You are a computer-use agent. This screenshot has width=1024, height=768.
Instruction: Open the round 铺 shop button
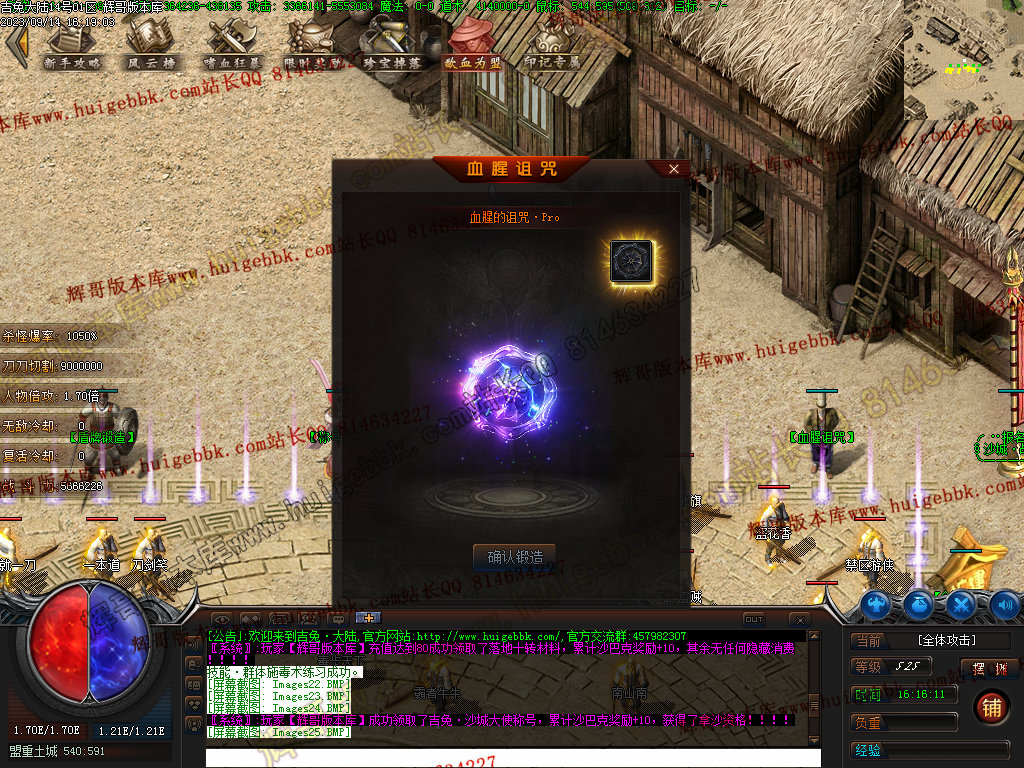[x=991, y=706]
